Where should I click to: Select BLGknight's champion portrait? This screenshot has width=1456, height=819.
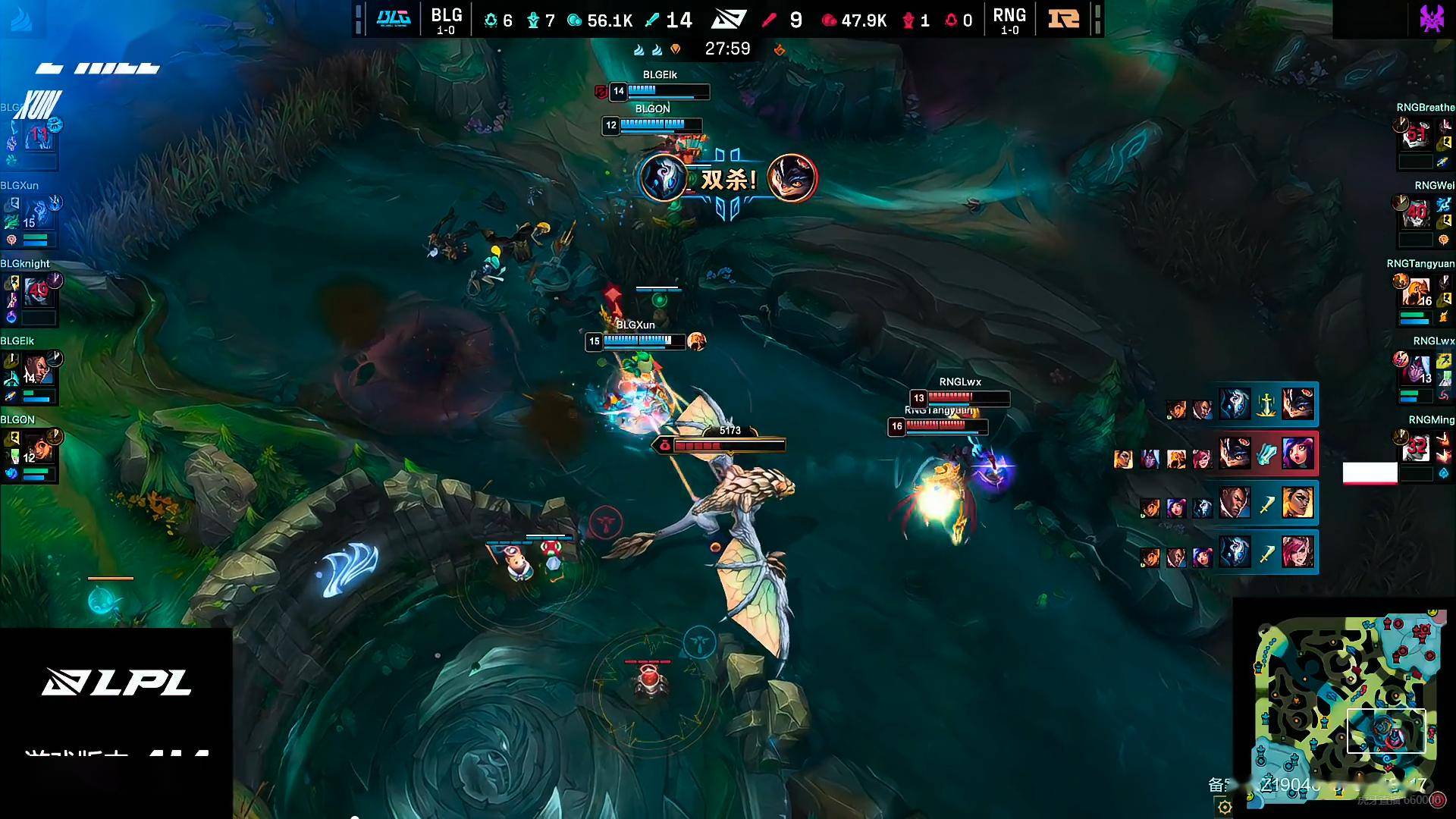pyautogui.click(x=38, y=291)
